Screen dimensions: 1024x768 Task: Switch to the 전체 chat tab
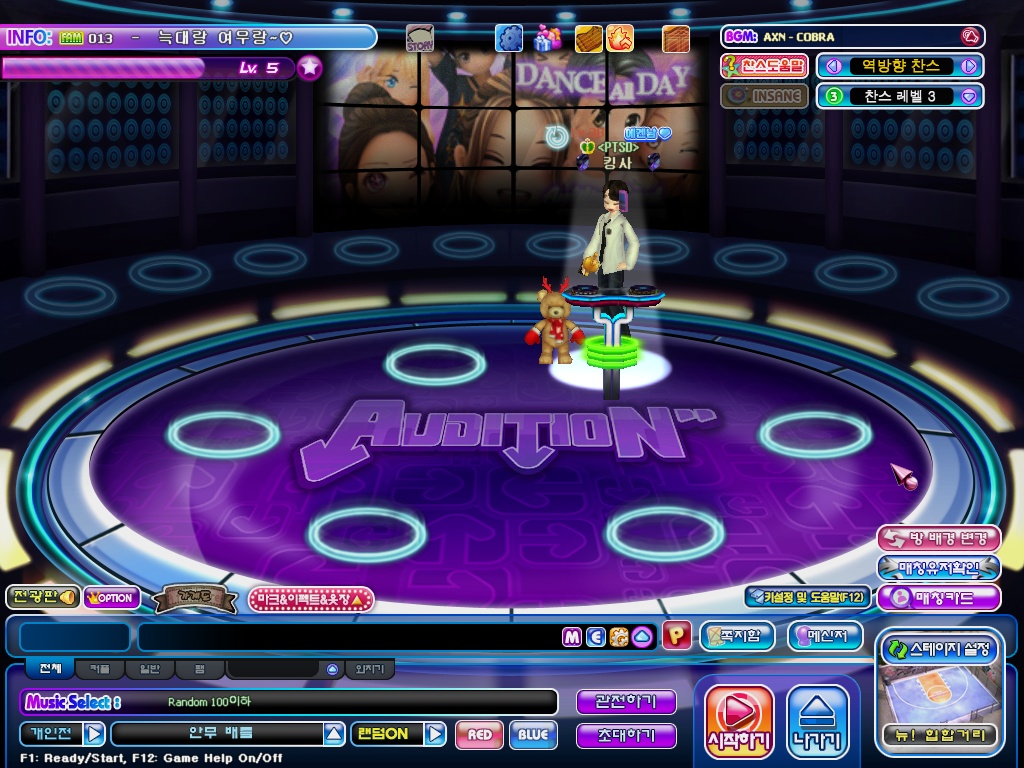click(x=50, y=669)
